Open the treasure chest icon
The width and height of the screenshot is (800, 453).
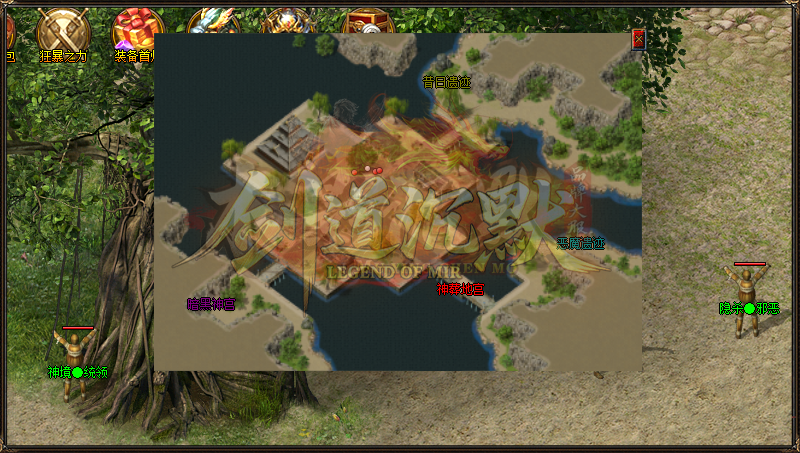coord(366,22)
